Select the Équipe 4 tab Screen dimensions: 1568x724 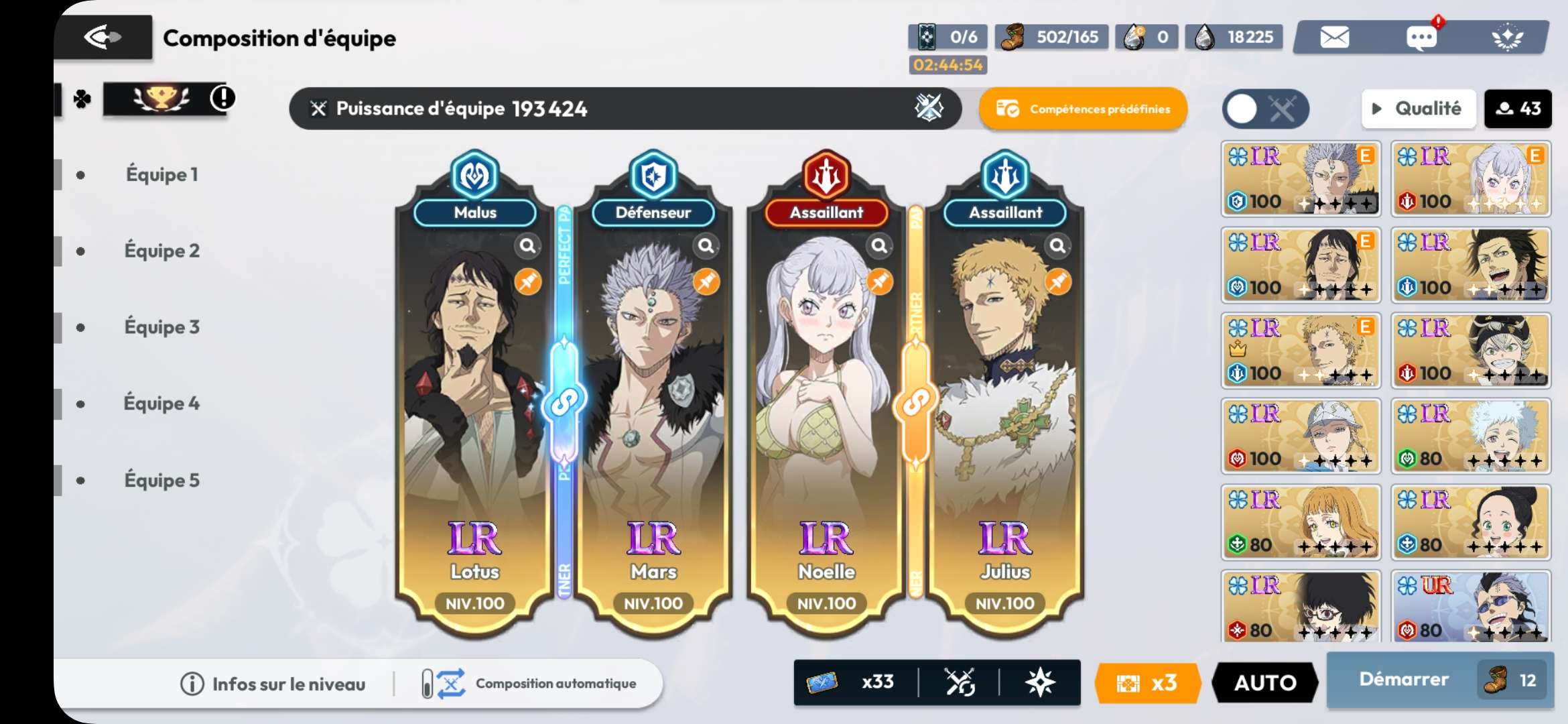(x=161, y=404)
